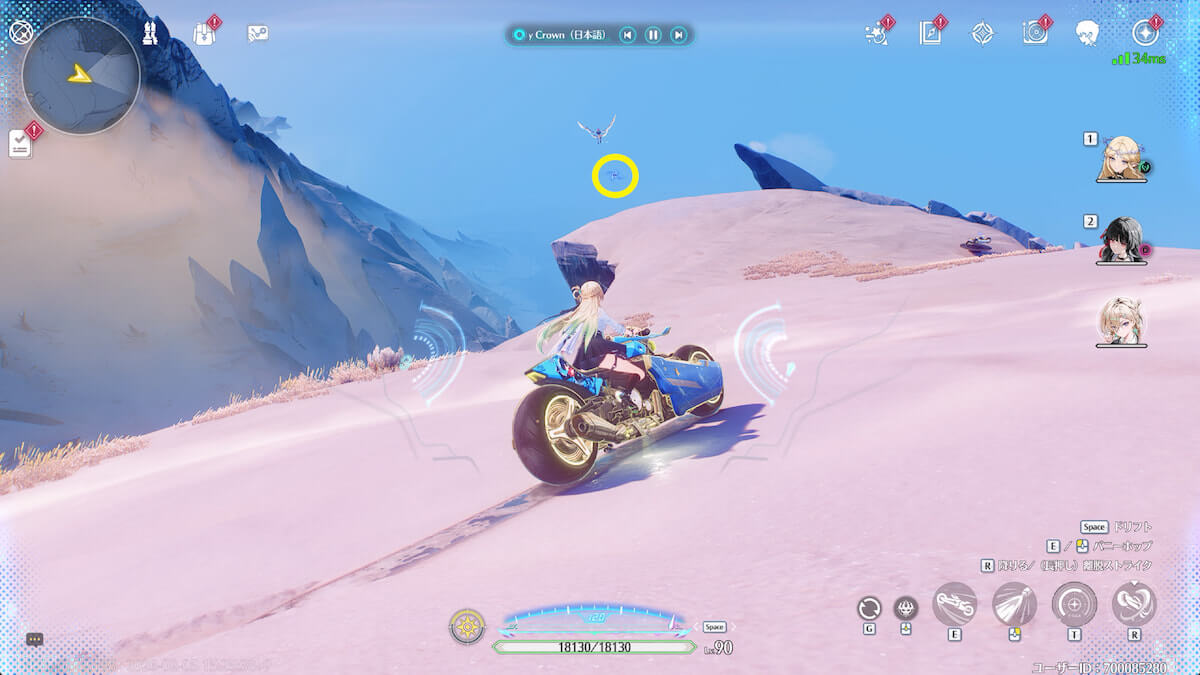Open the four-point star compass icon

[983, 33]
